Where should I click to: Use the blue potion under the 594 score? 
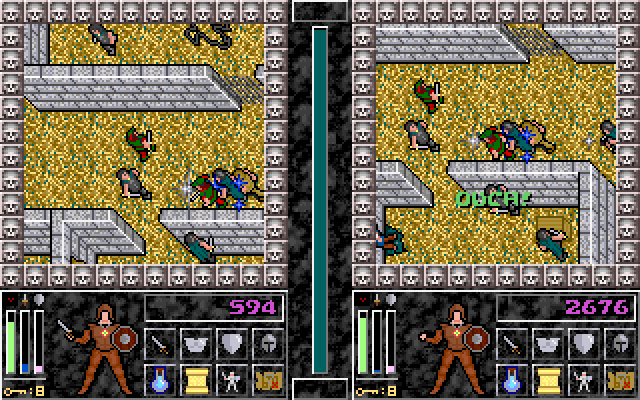click(160, 379)
